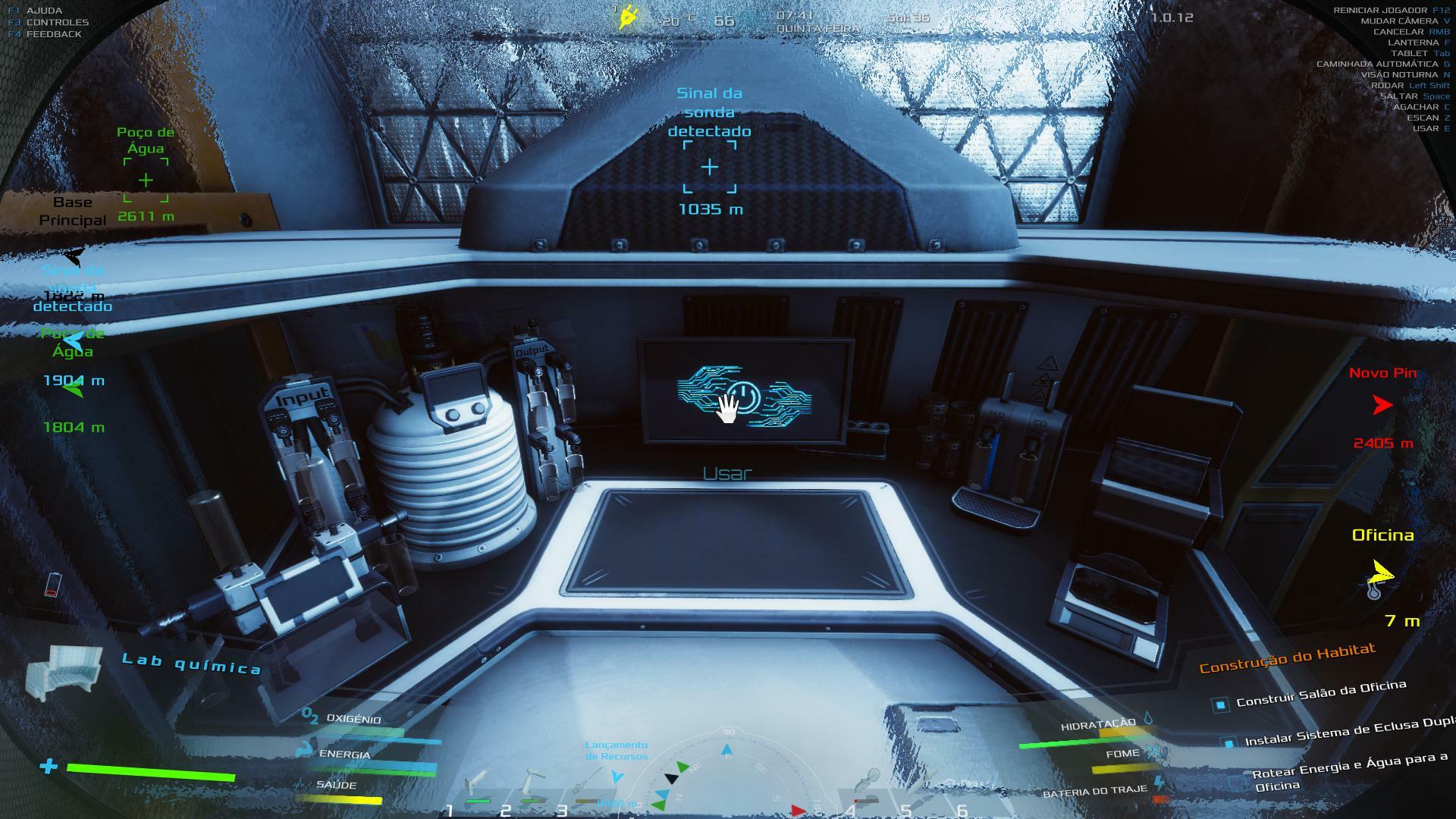Image resolution: width=1456 pixels, height=819 pixels.
Task: Click the Lançamento de Recursos marker
Action: click(617, 776)
